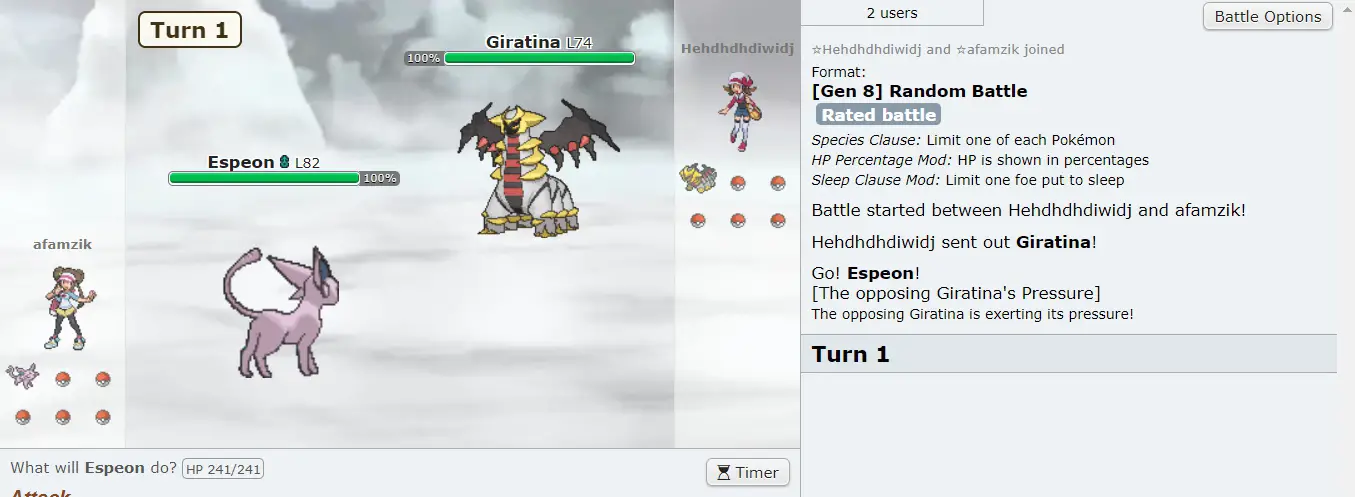Show the 2 users list
Image resolution: width=1355 pixels, height=497 pixels.
892,13
